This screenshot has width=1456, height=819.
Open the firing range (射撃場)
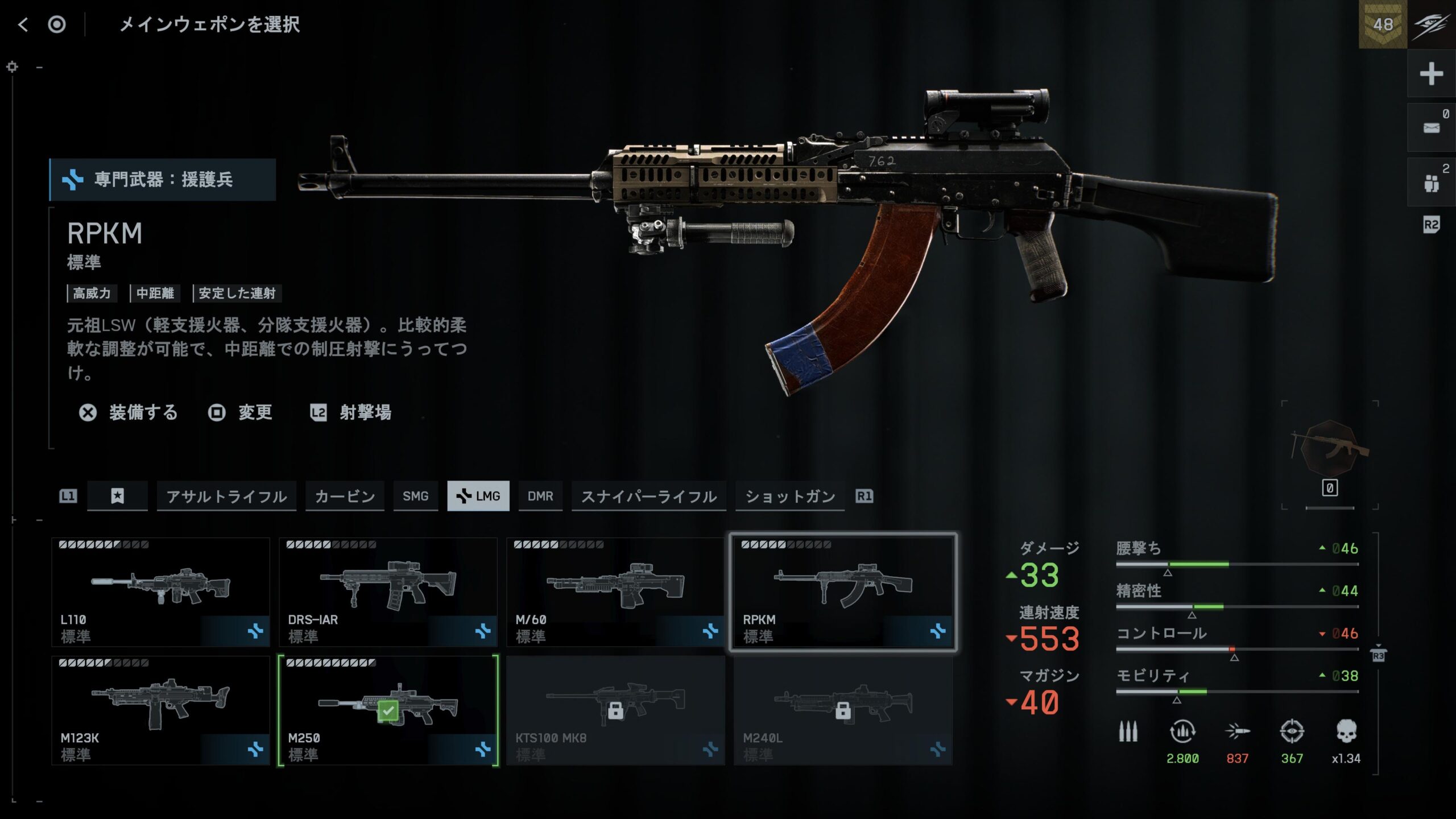click(351, 412)
